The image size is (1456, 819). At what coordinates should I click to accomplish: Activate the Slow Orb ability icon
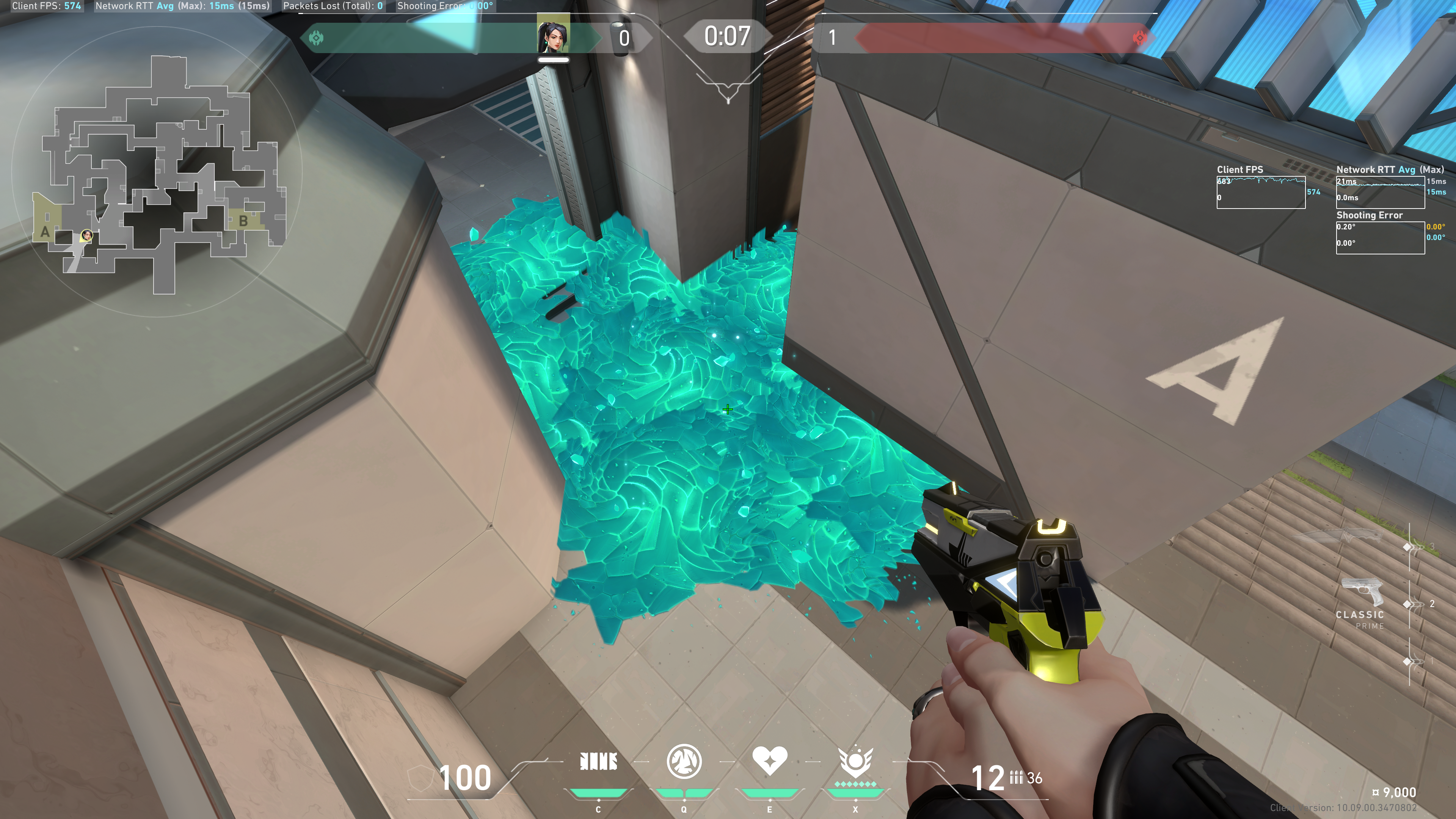point(684,761)
